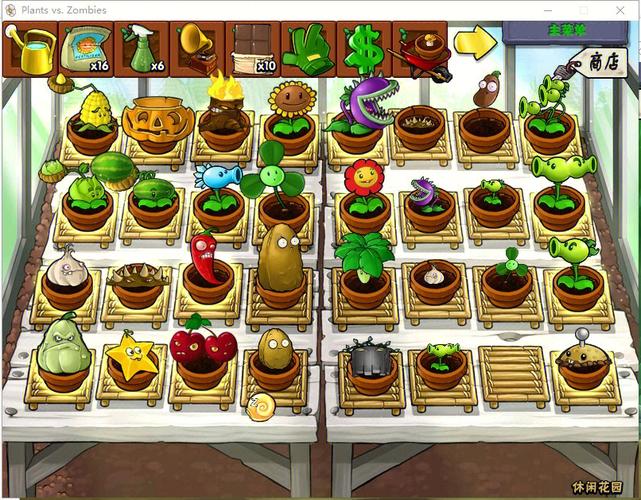The height and width of the screenshot is (500, 641).
Task: Go to next garden with yellow arrow
Action: 475,42
